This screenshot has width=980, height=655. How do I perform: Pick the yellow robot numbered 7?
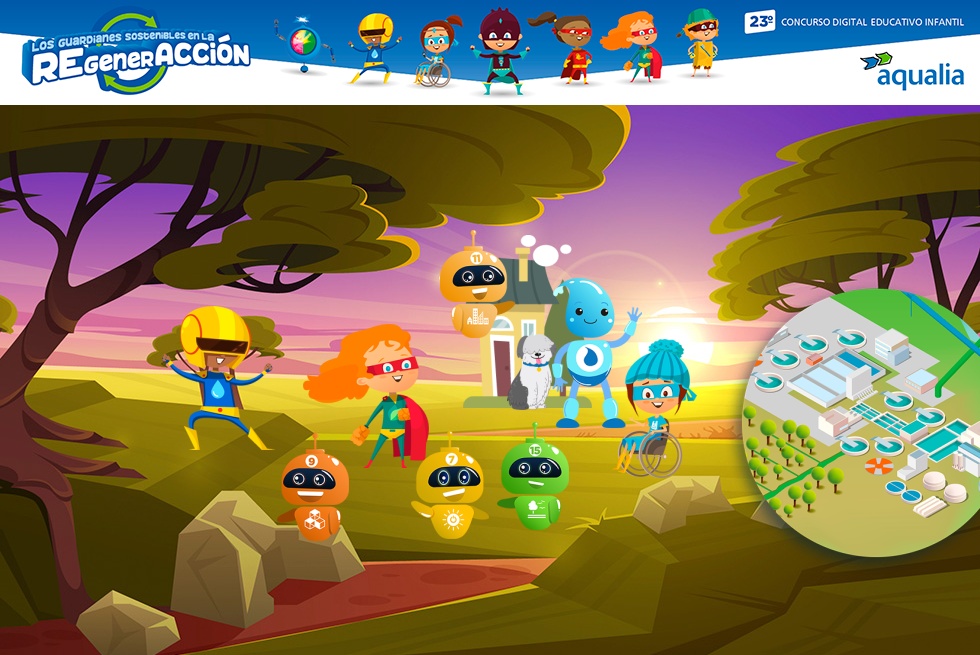pyautogui.click(x=450, y=488)
